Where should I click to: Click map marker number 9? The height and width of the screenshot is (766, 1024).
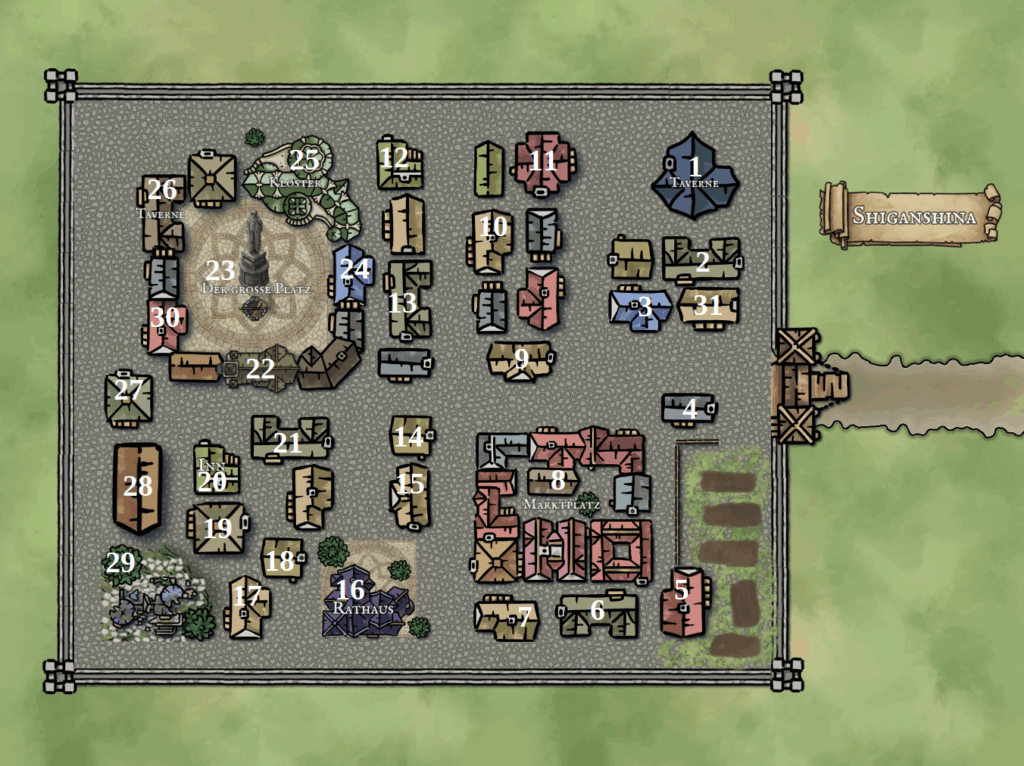point(521,357)
